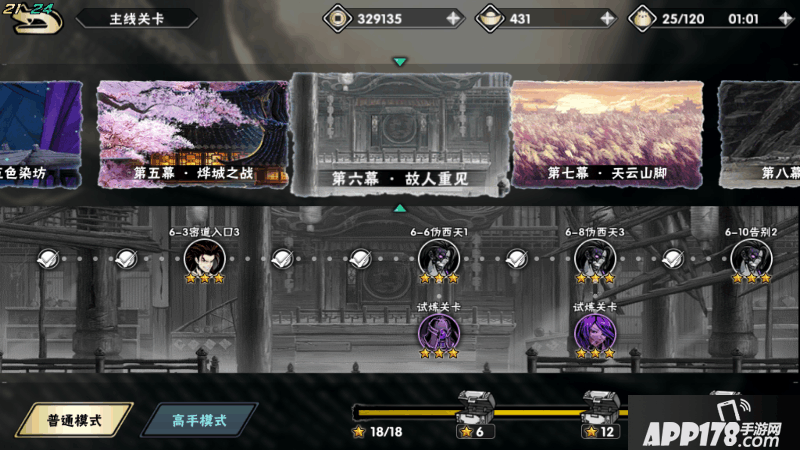Enter the 试炼关卡 under stage 6-6

(x=438, y=331)
